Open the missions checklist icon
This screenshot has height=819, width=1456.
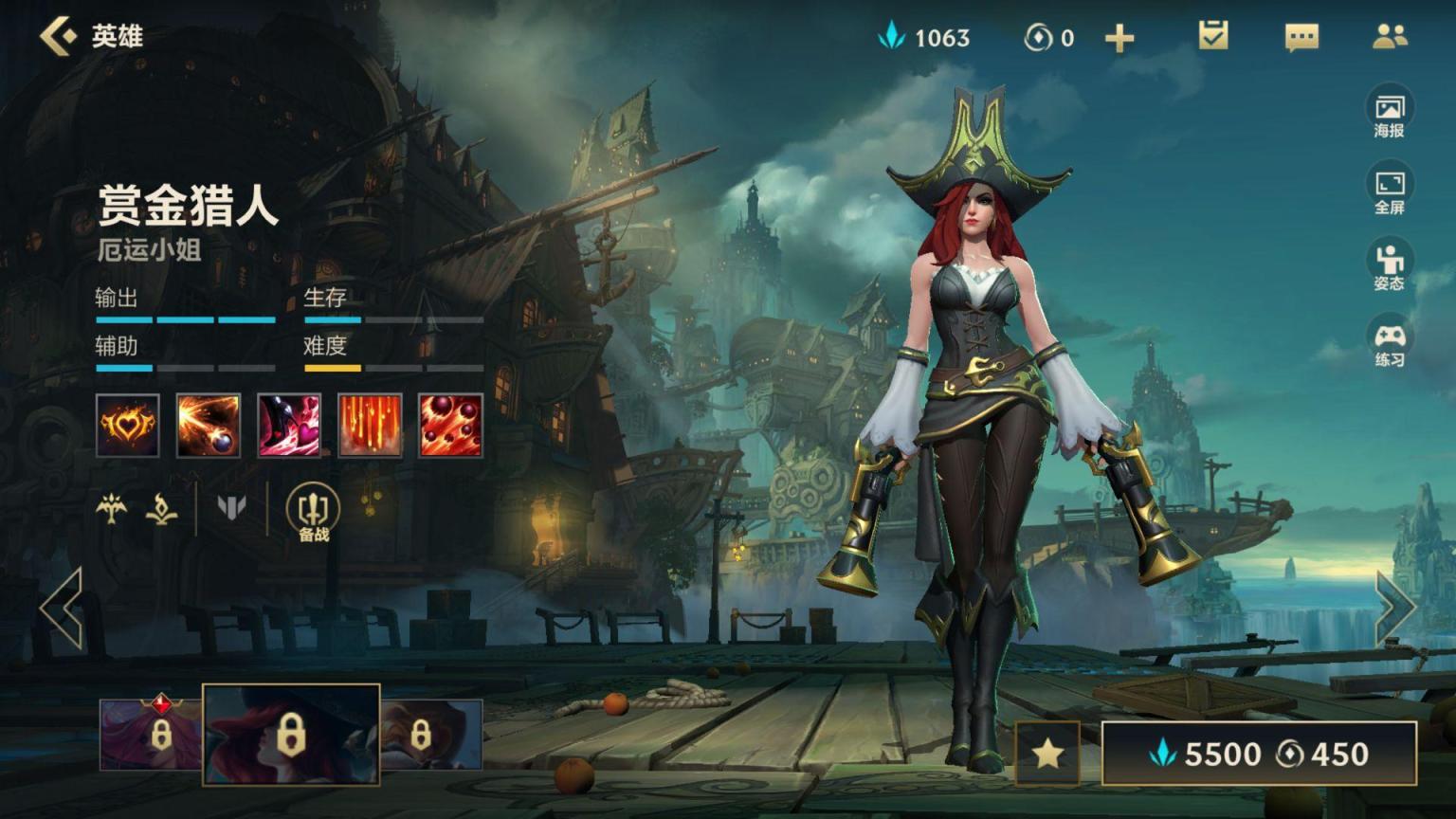point(1212,36)
